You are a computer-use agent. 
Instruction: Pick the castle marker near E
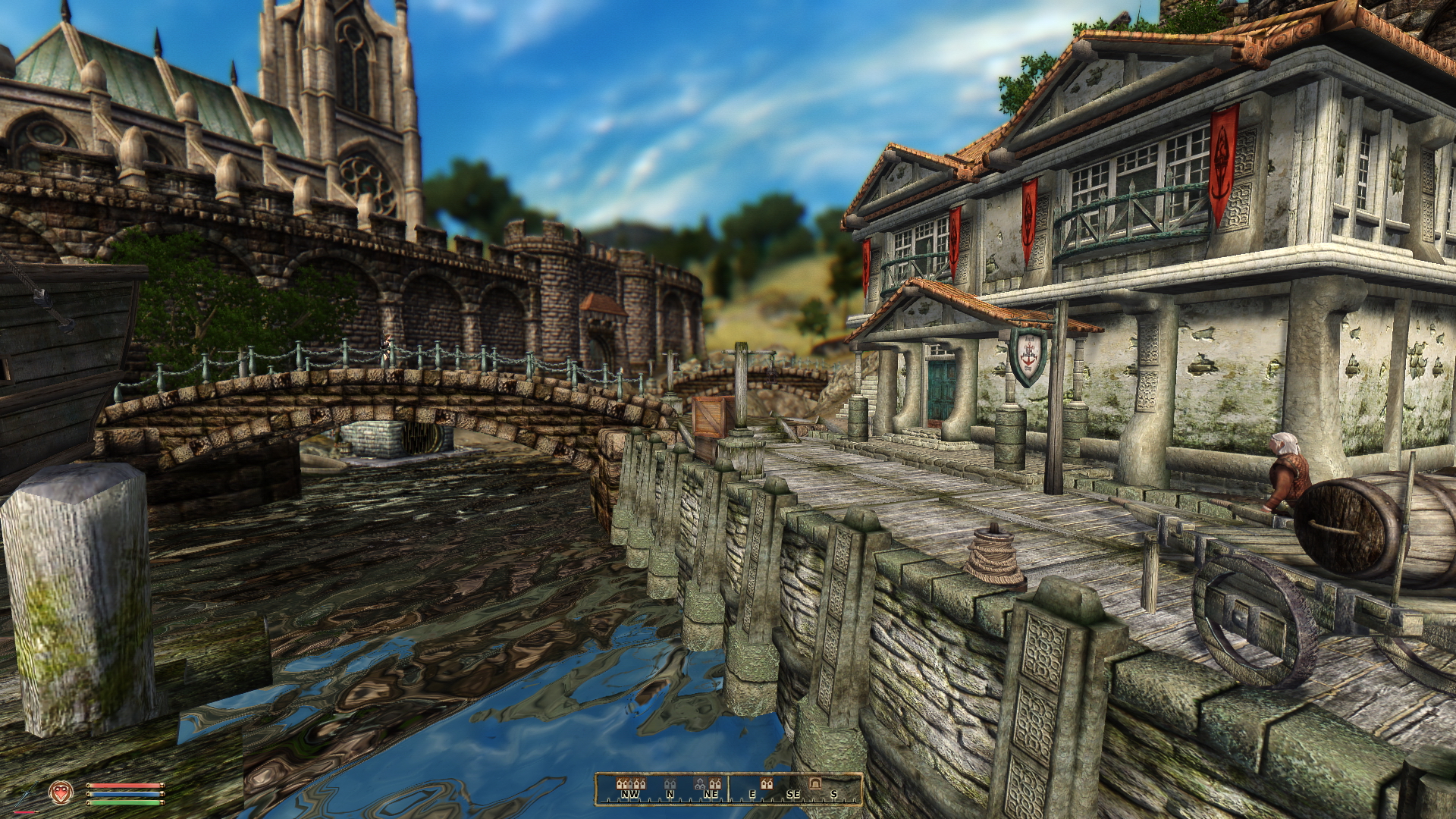pos(766,783)
